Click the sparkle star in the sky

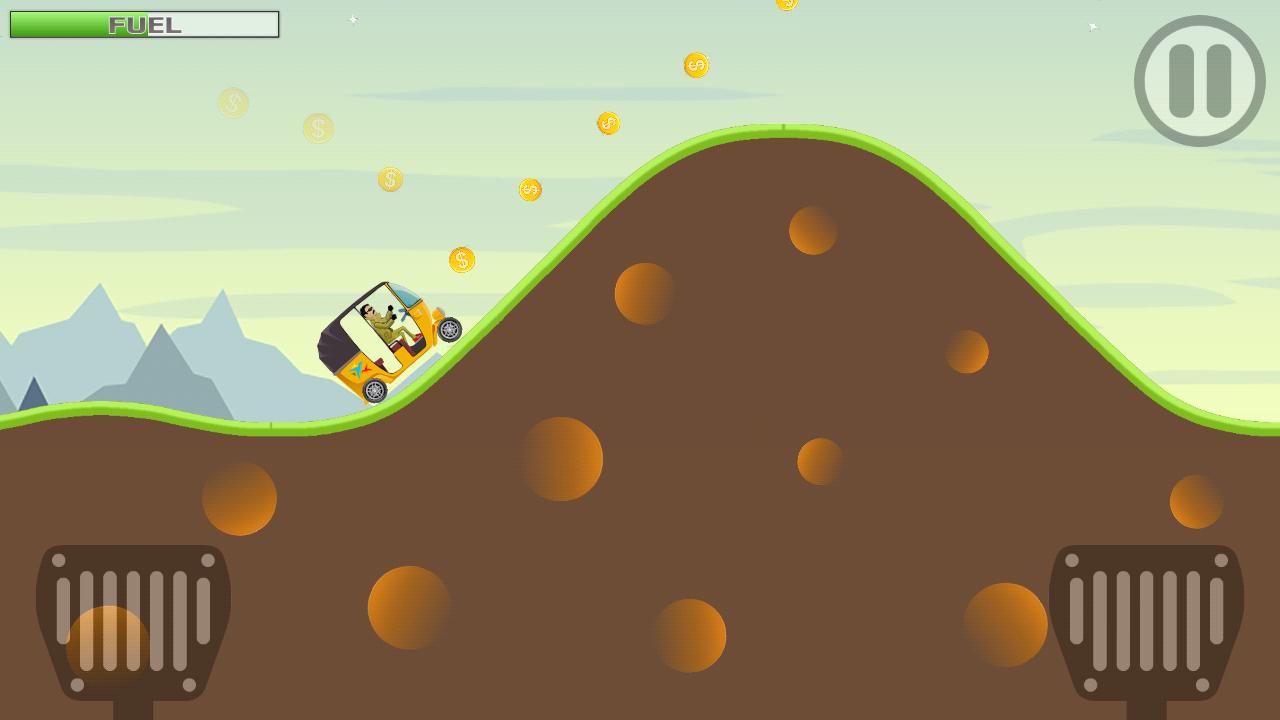coord(354,17)
